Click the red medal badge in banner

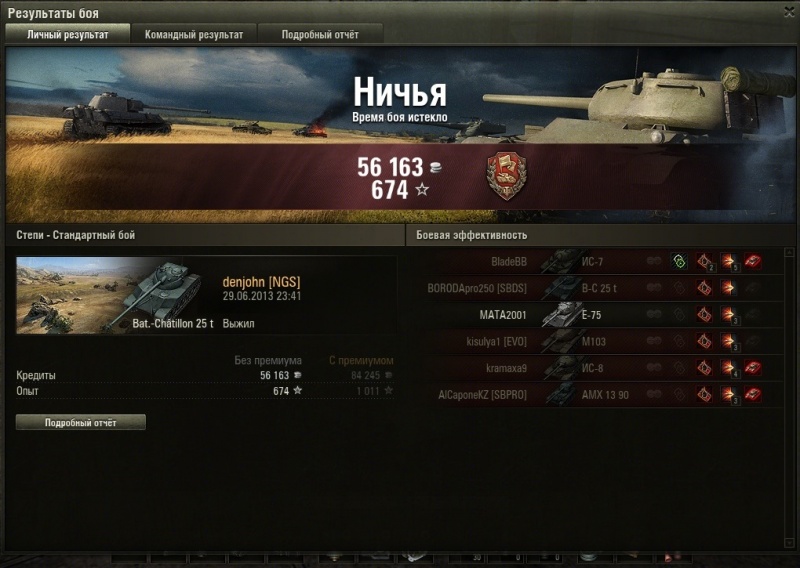[x=505, y=176]
